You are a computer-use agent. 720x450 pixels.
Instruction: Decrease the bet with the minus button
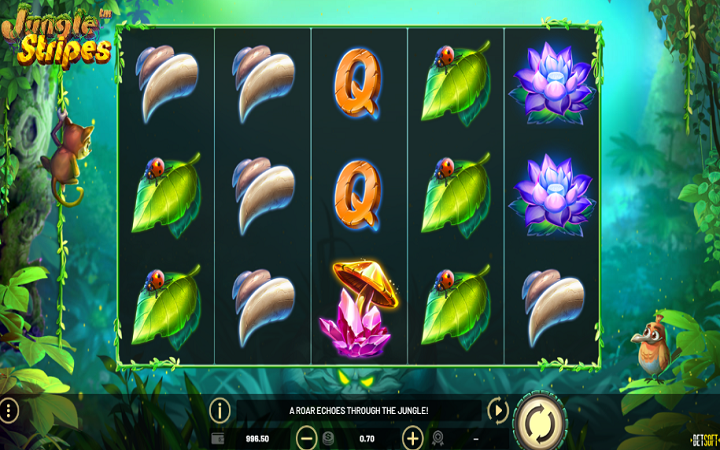tap(307, 438)
